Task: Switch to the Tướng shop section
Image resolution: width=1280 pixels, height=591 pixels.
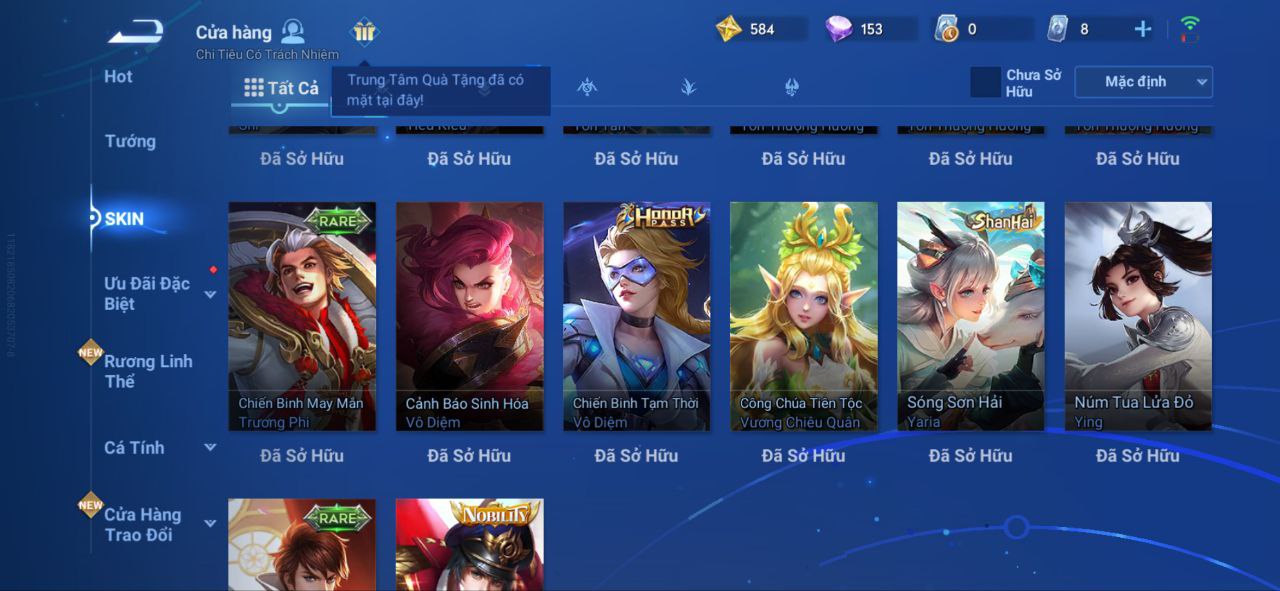Action: (x=130, y=142)
